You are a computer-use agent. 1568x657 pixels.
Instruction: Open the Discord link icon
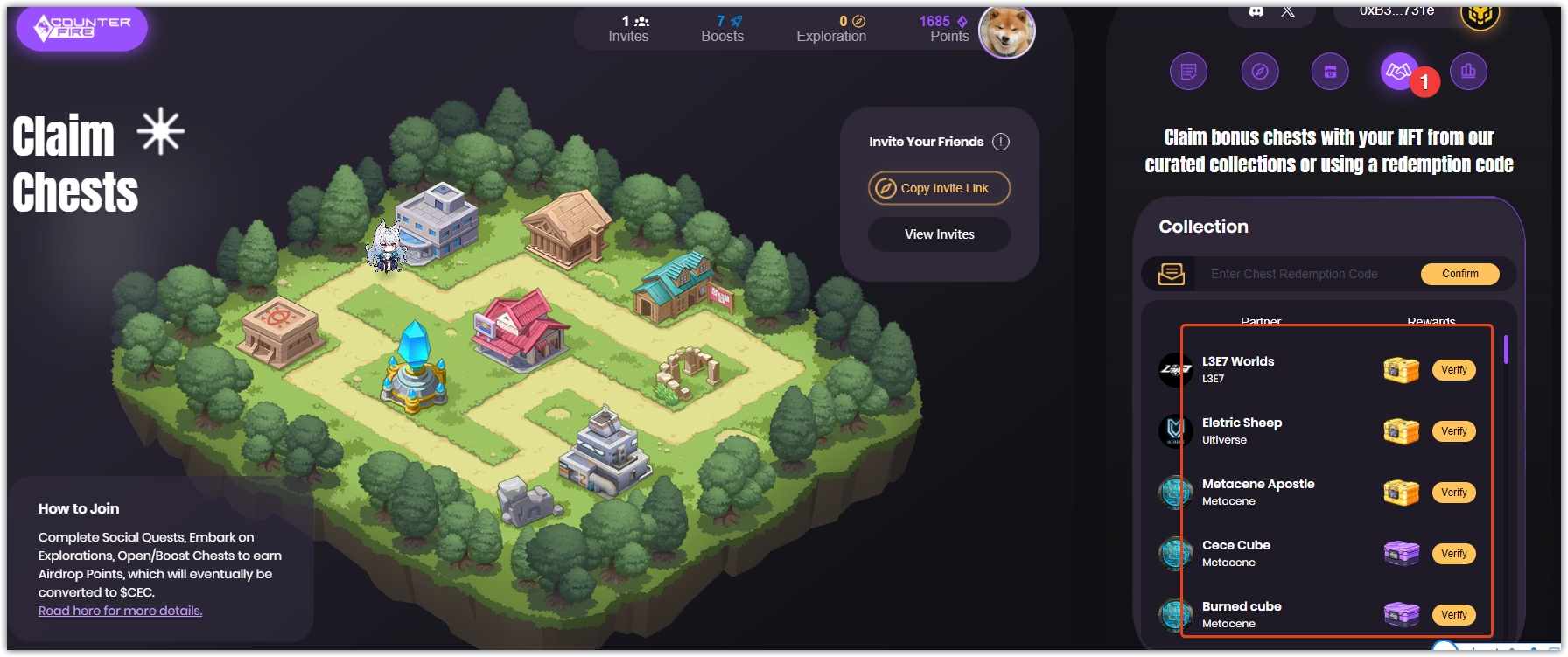(x=1256, y=11)
